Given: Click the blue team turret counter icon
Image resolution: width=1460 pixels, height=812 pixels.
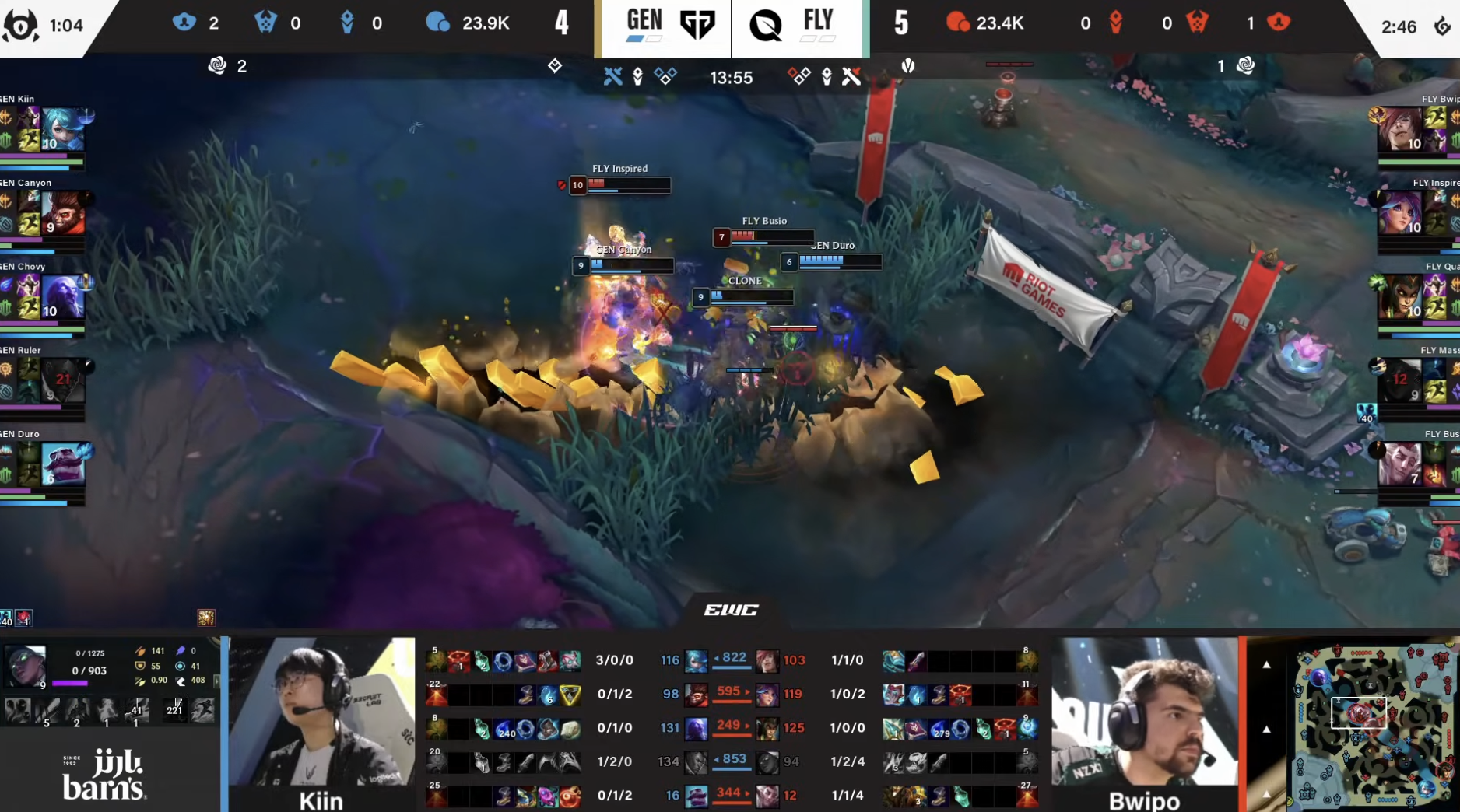Looking at the screenshot, I should (x=184, y=23).
